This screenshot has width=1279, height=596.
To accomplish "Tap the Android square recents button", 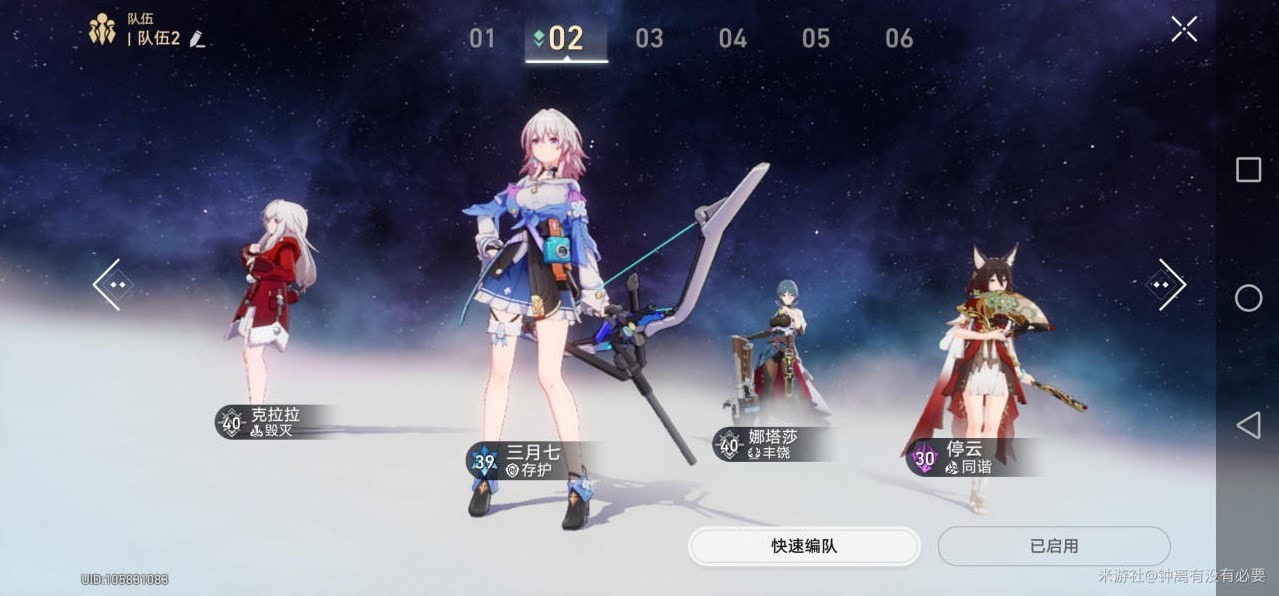I will click(1248, 170).
